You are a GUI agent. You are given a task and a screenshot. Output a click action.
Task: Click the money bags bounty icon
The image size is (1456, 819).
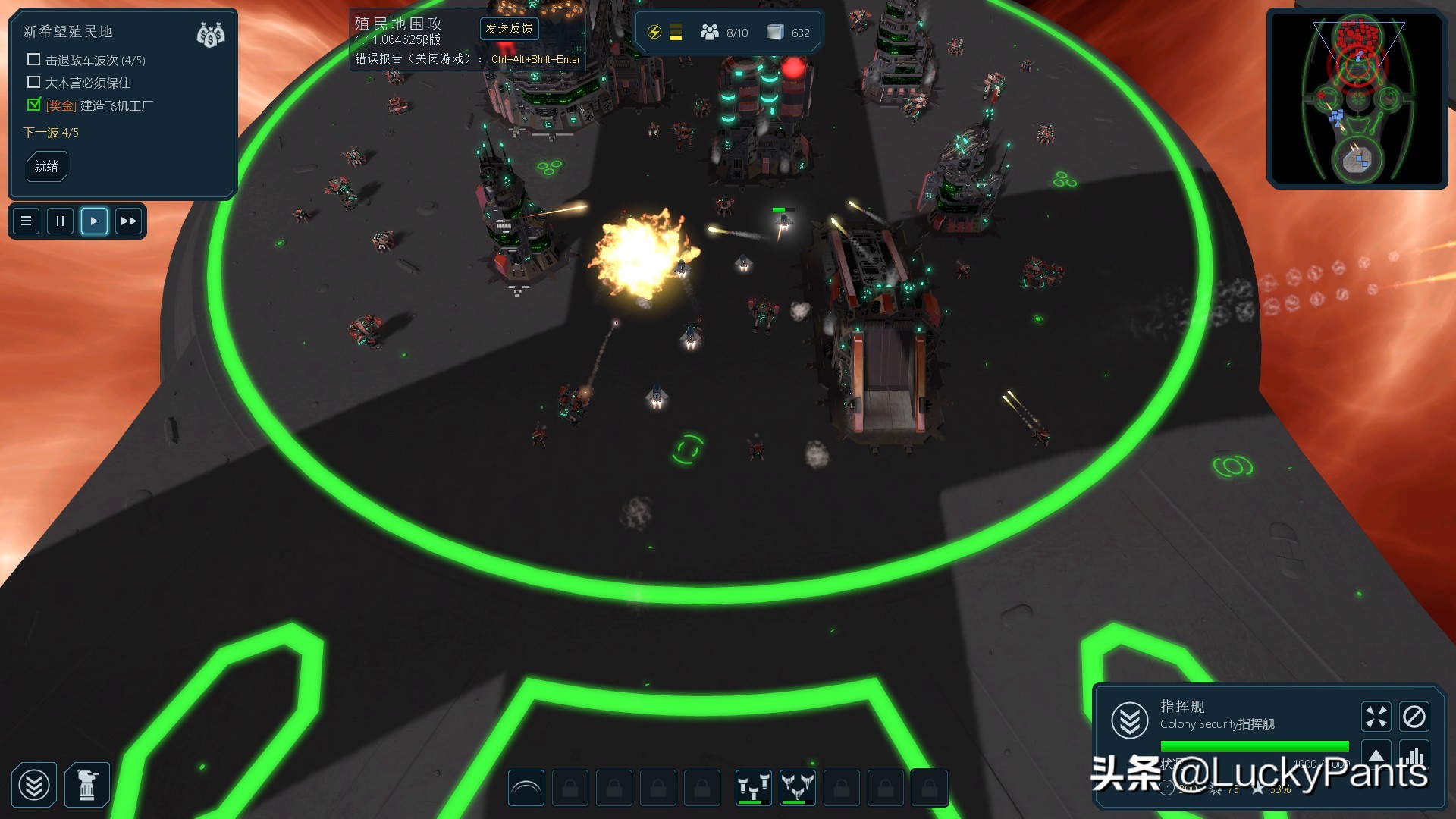(210, 35)
